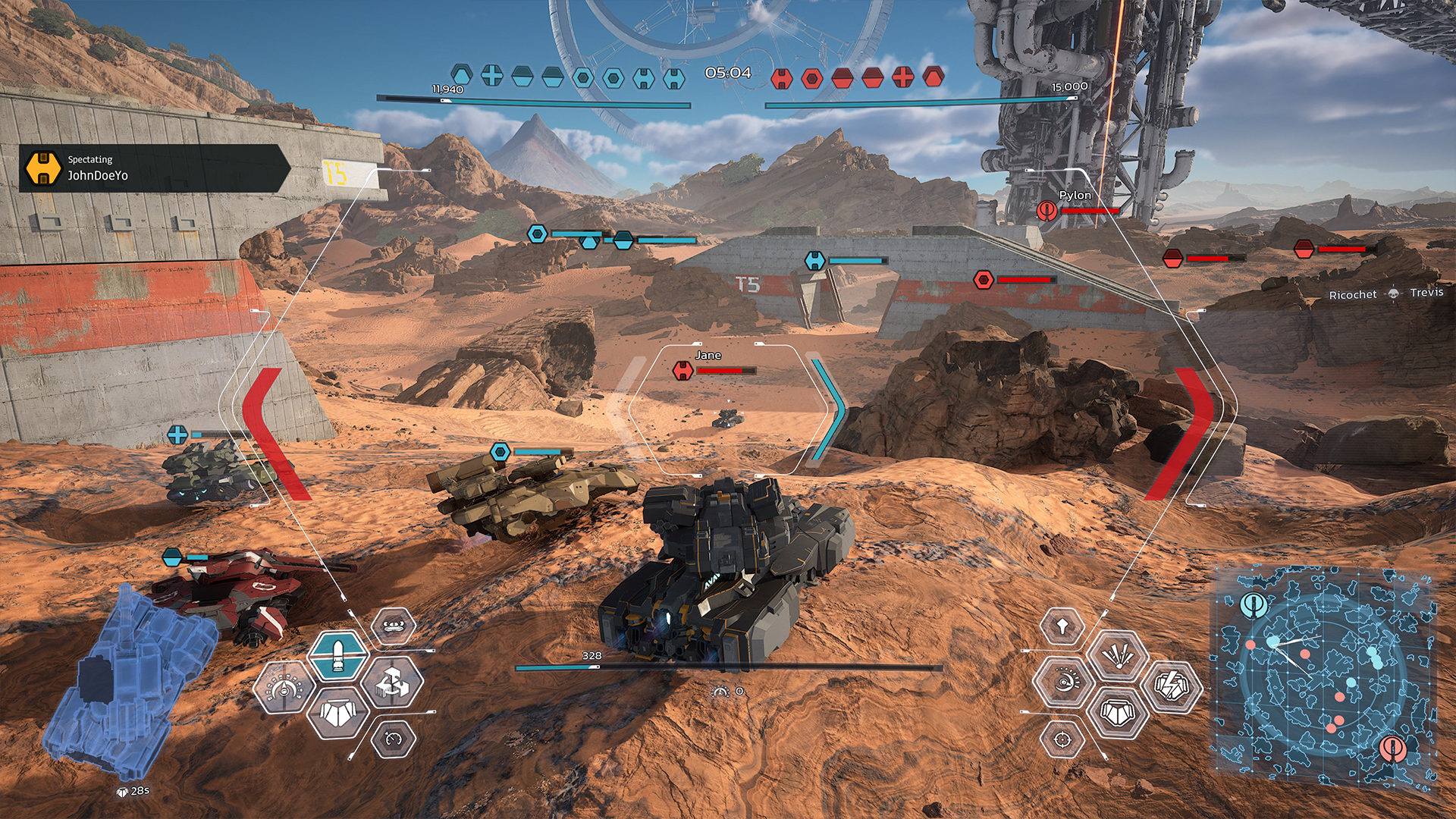Select the blue pylon marker on the minimap
1456x819 pixels.
pos(1254,605)
